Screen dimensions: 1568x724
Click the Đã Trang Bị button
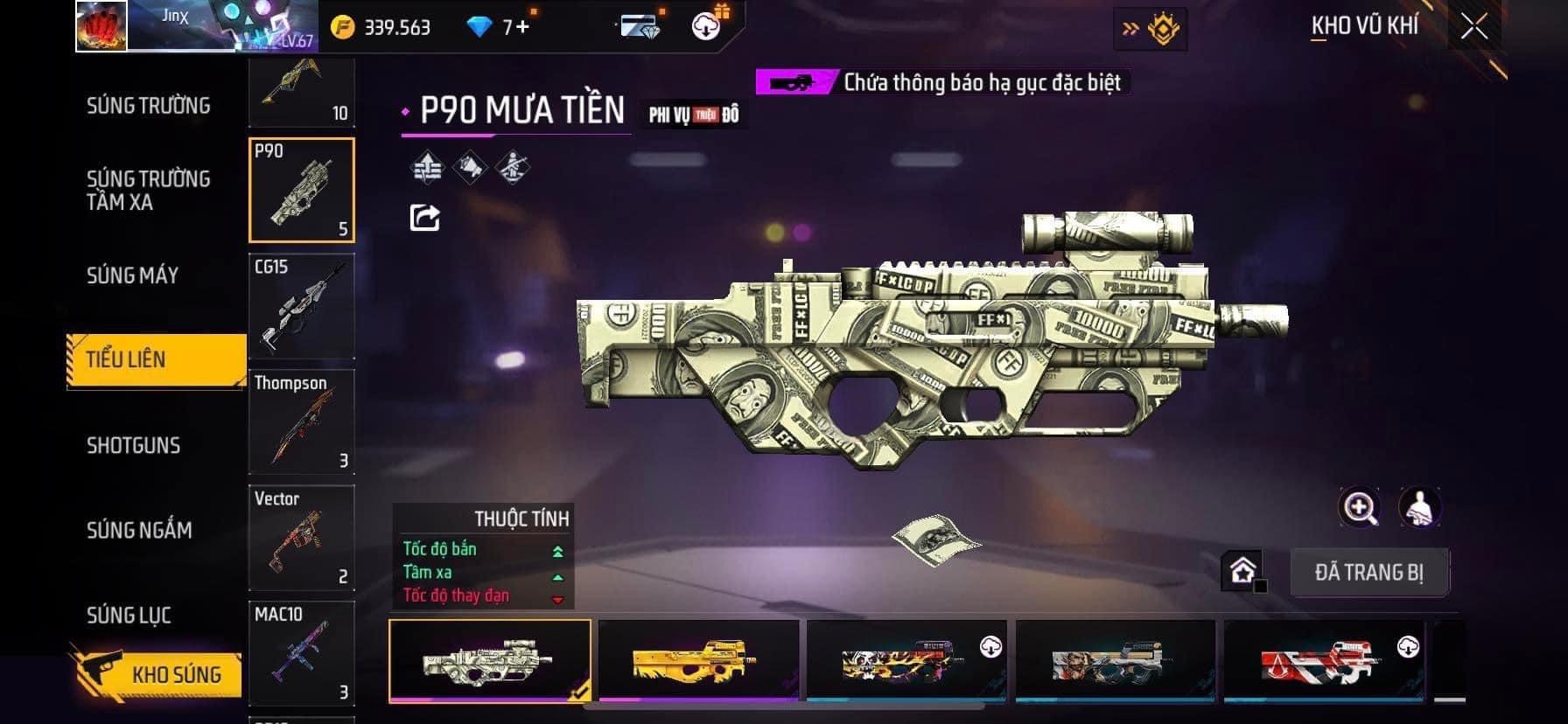(1368, 573)
